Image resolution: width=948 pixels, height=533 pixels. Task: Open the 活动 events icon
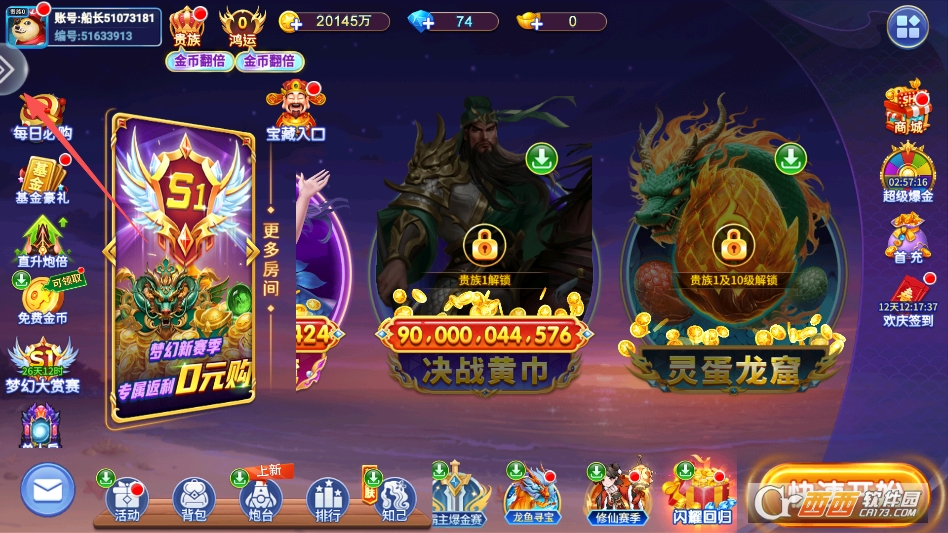[126, 497]
